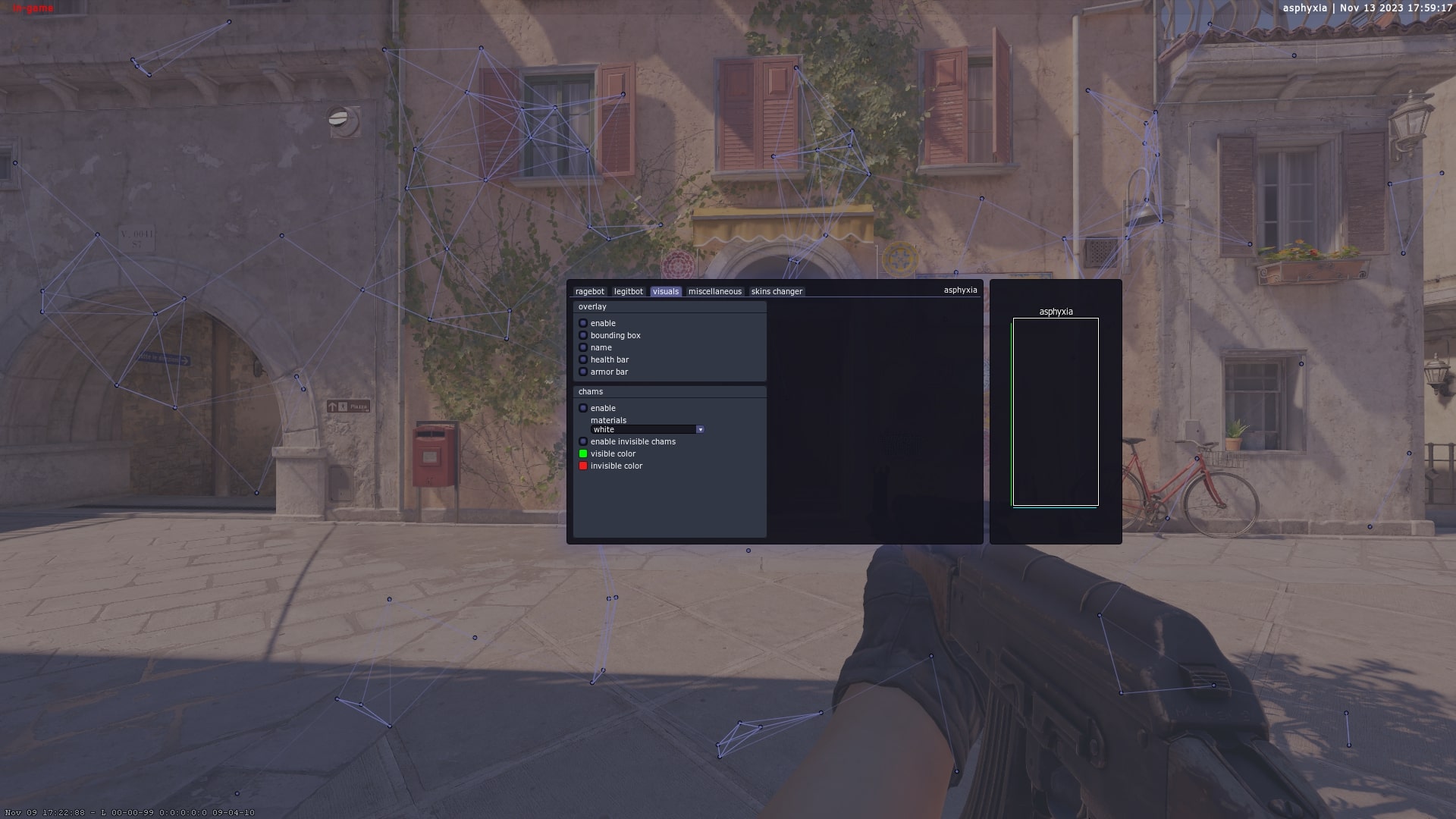Enable name display in overlay

(583, 347)
